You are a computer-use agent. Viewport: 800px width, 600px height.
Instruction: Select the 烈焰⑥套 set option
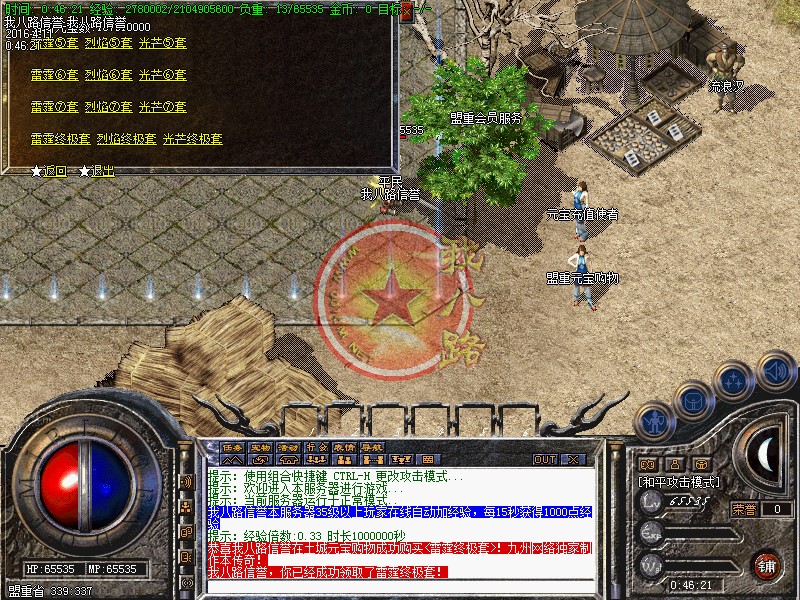(x=108, y=75)
